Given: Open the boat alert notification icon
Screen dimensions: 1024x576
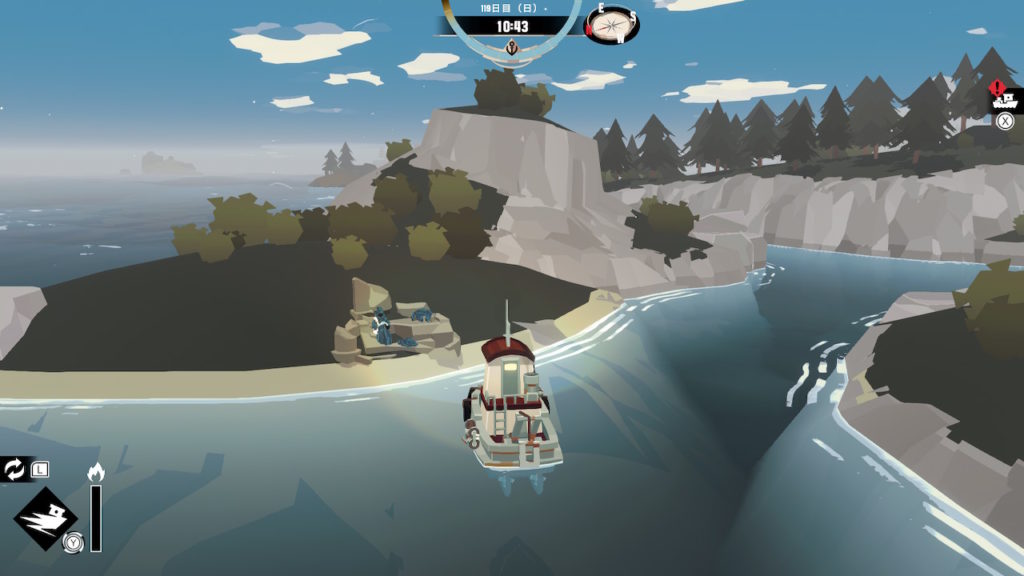Looking at the screenshot, I should [x=1004, y=97].
